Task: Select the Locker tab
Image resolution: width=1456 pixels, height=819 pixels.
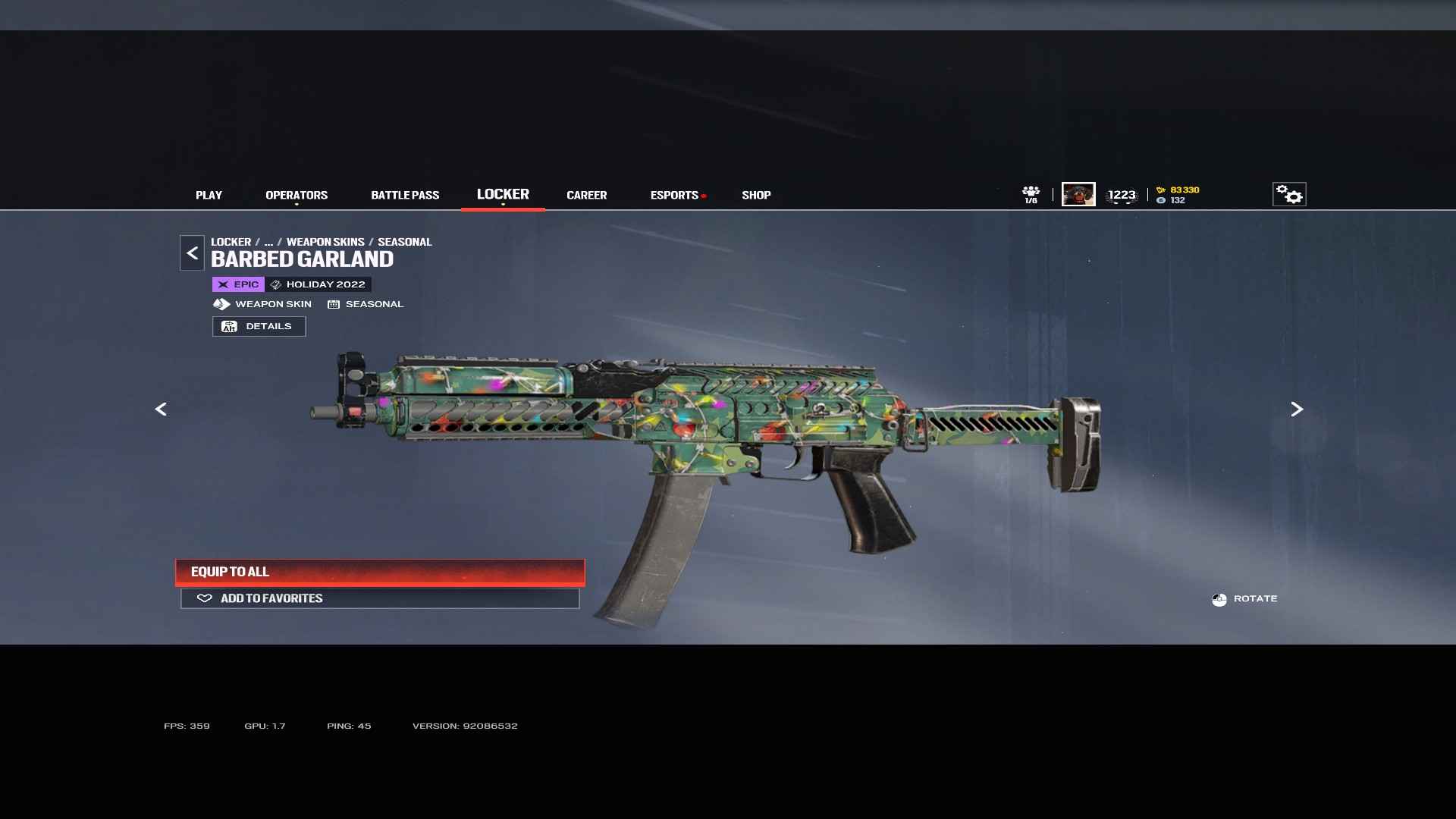Action: 503,194
